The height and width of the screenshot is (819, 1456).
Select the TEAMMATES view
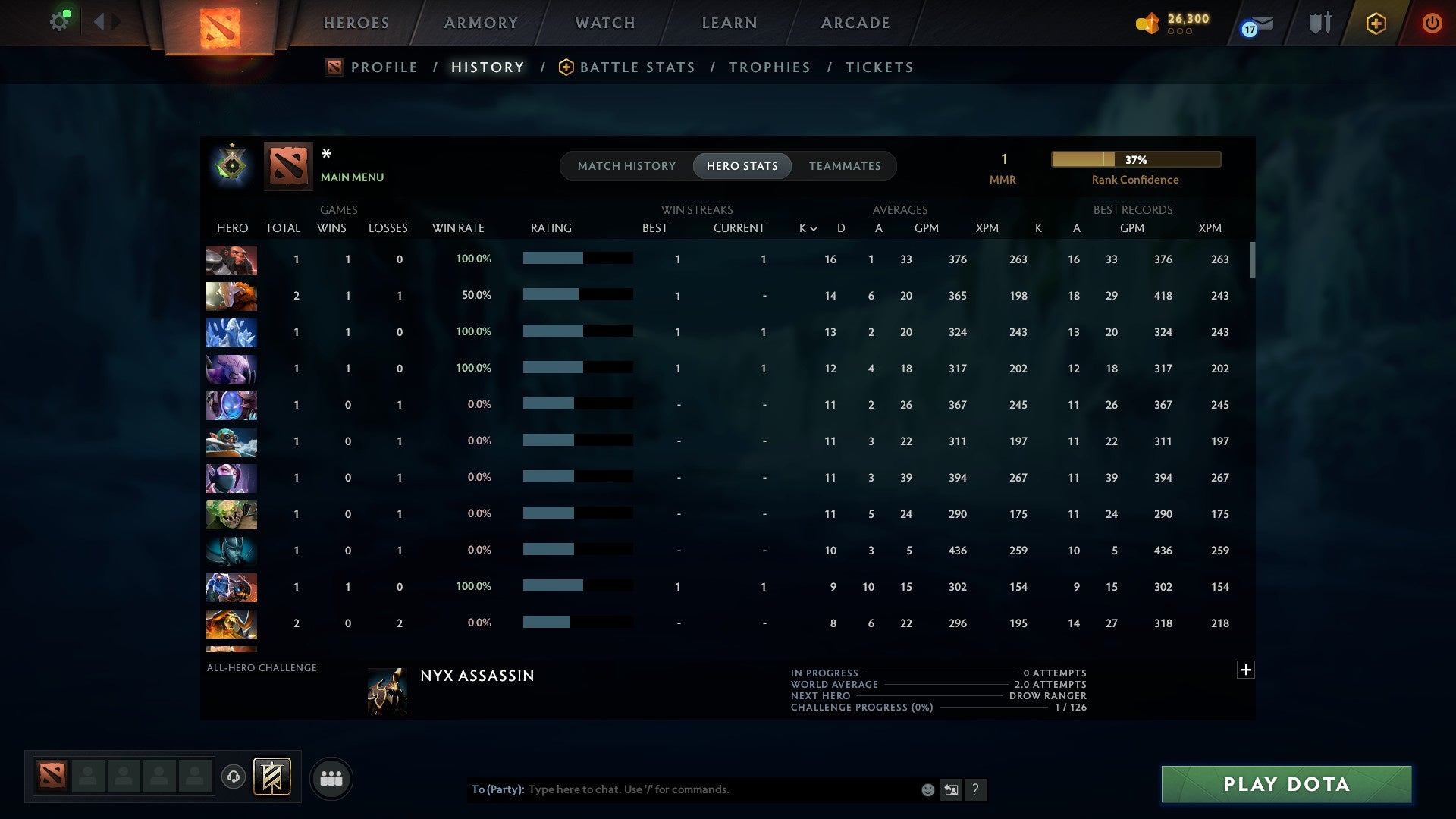pyautogui.click(x=845, y=165)
